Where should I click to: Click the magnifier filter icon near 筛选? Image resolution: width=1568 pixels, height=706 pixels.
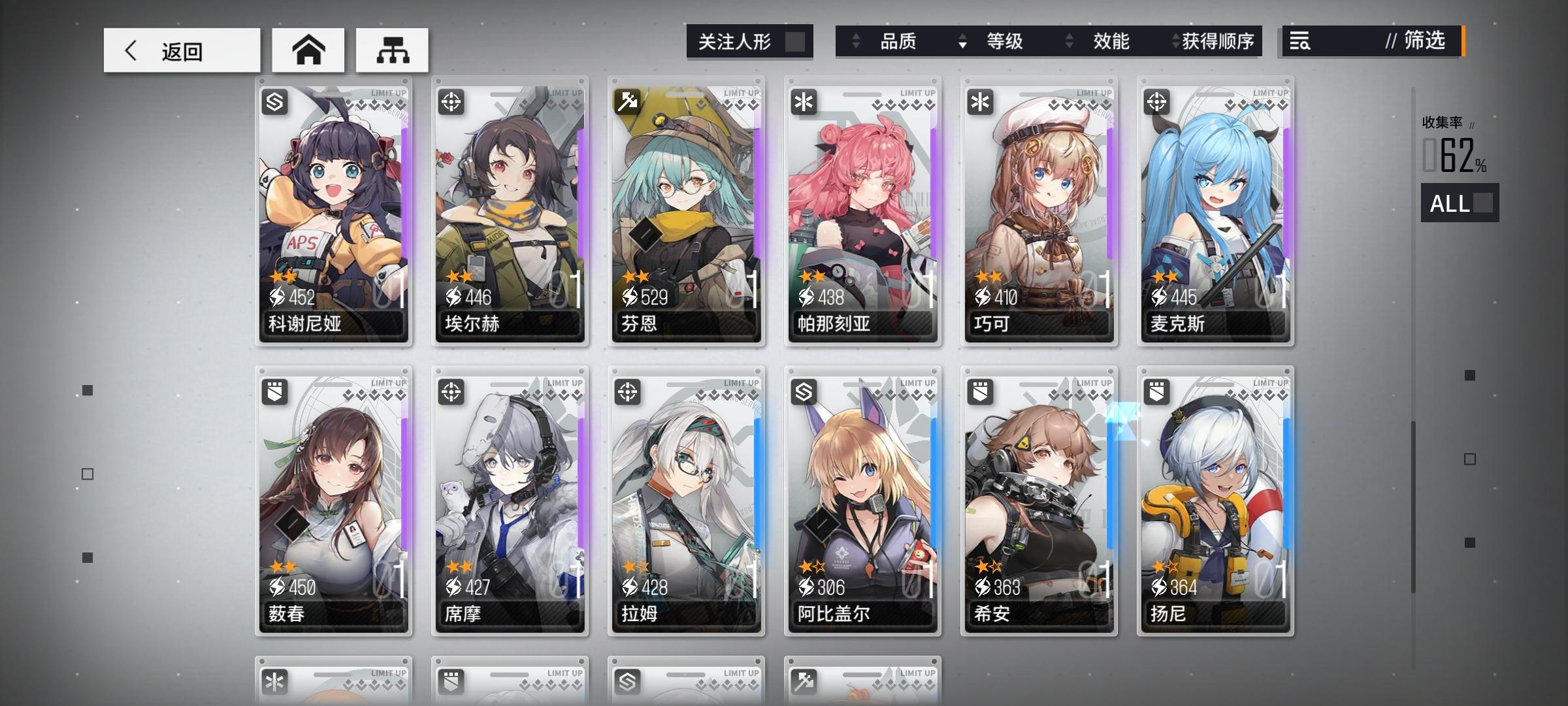(1300, 42)
